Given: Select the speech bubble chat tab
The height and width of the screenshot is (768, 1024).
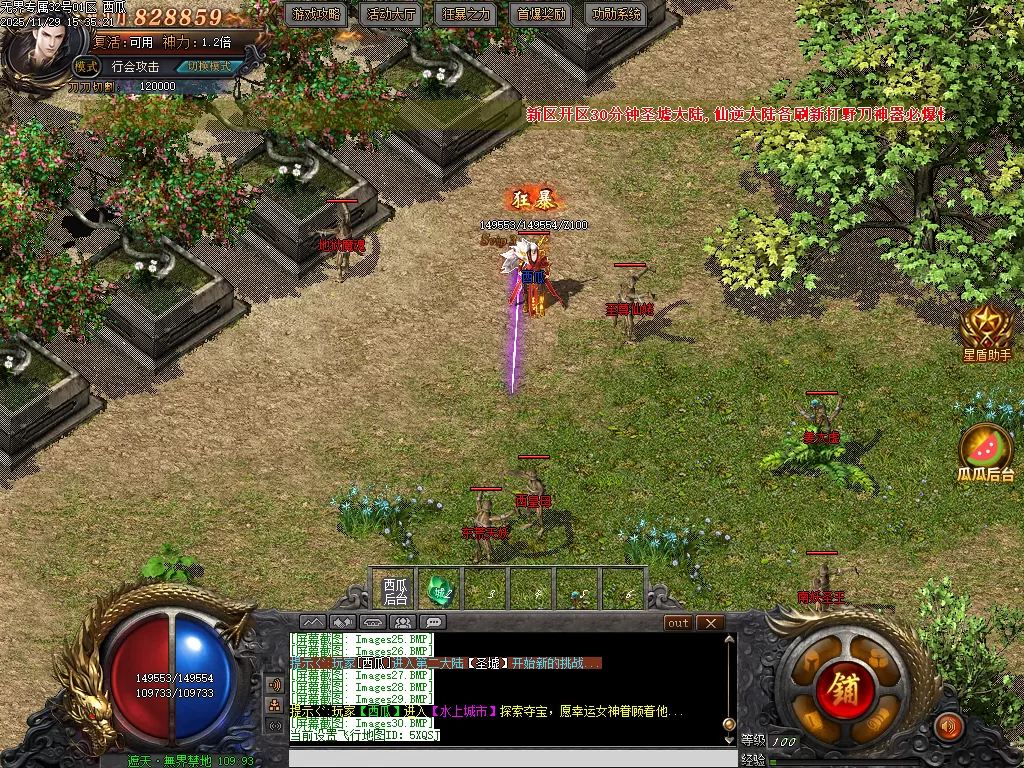Looking at the screenshot, I should pyautogui.click(x=433, y=622).
